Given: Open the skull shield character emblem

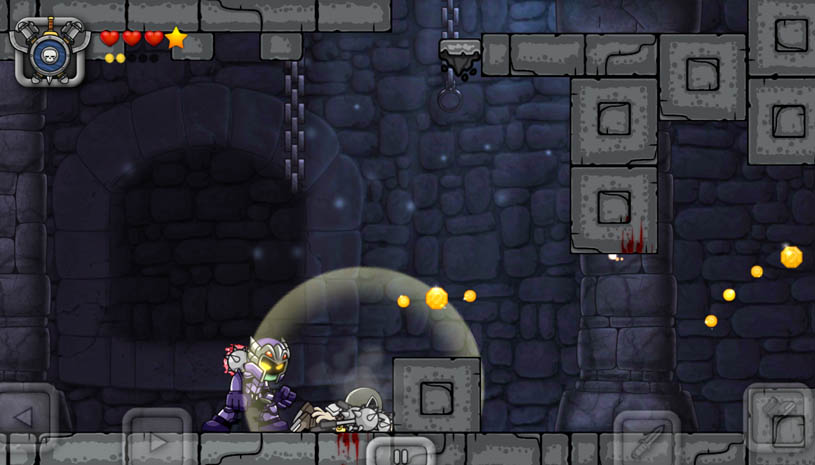Looking at the screenshot, I should 48,50.
